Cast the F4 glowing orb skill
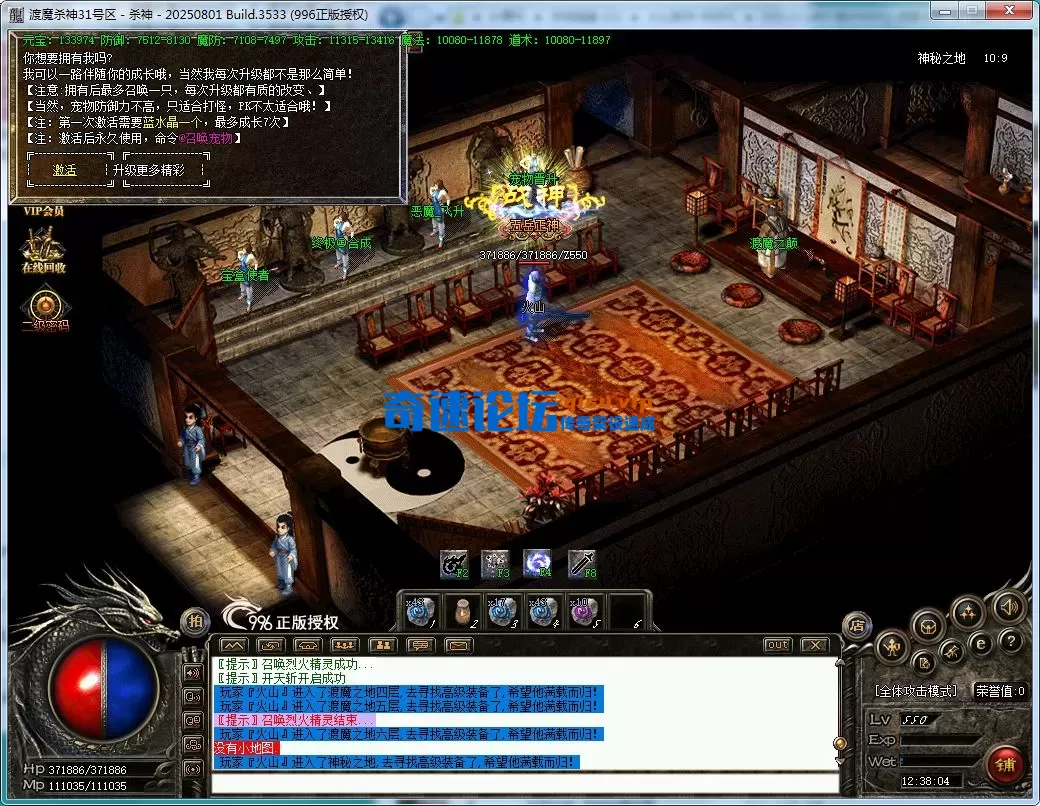1040x806 pixels. click(x=539, y=563)
